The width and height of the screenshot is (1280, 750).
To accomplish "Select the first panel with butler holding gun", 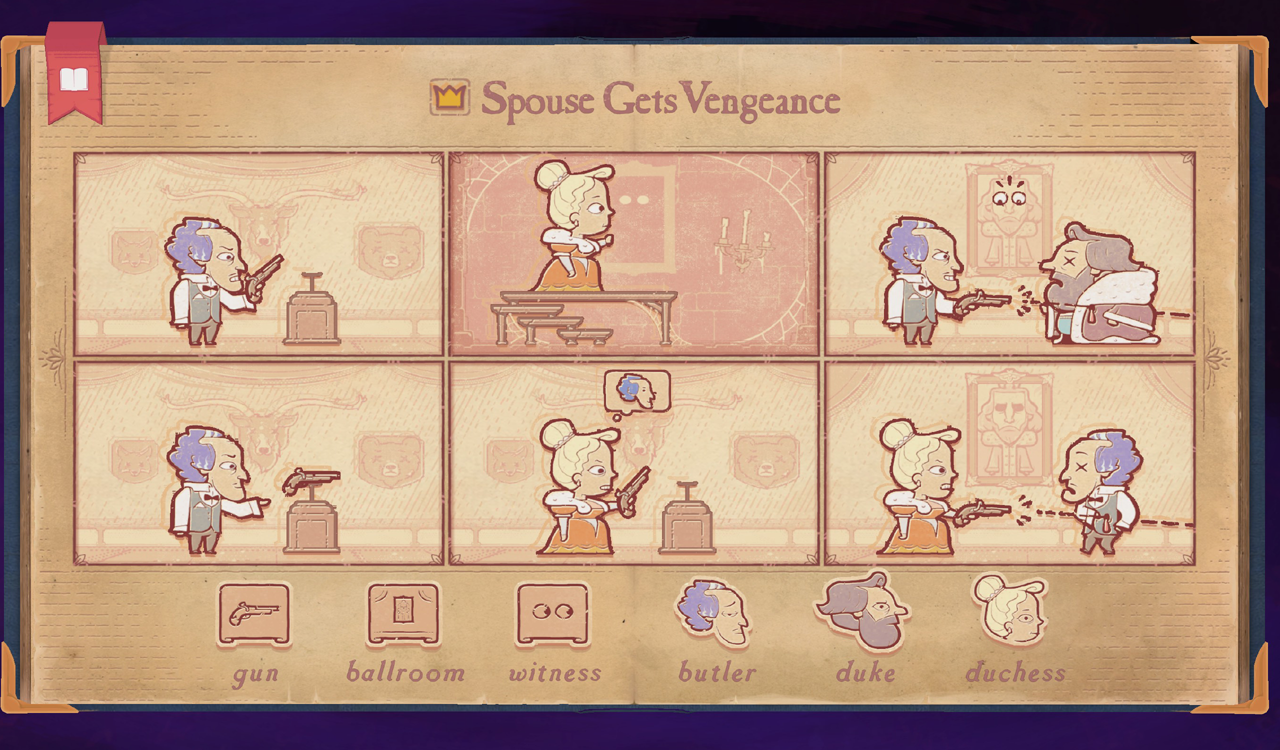I will click(258, 252).
